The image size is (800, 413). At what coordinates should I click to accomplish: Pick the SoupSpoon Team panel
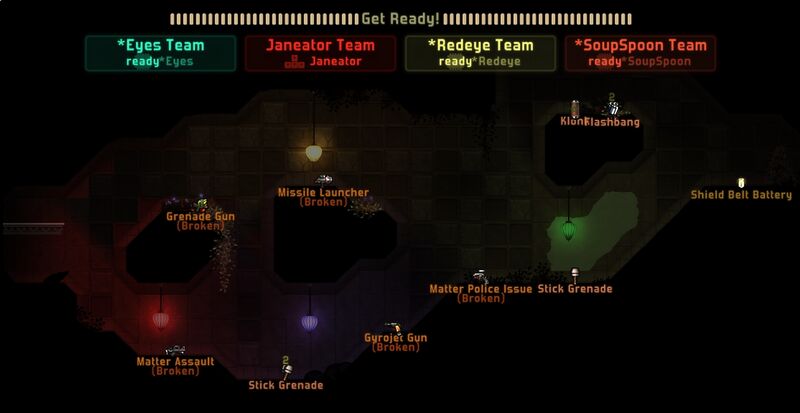640,53
